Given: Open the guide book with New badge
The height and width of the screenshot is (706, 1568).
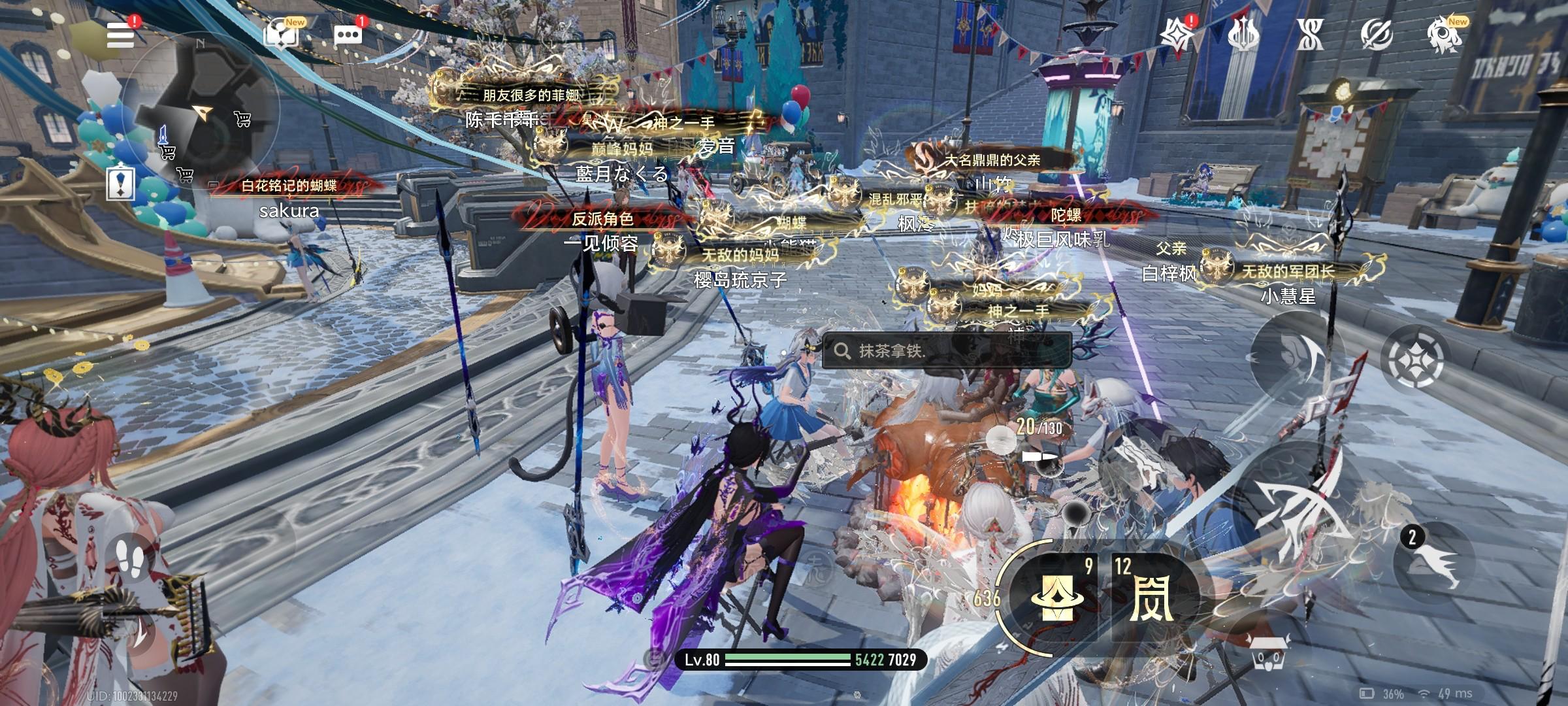Looking at the screenshot, I should click(282, 33).
